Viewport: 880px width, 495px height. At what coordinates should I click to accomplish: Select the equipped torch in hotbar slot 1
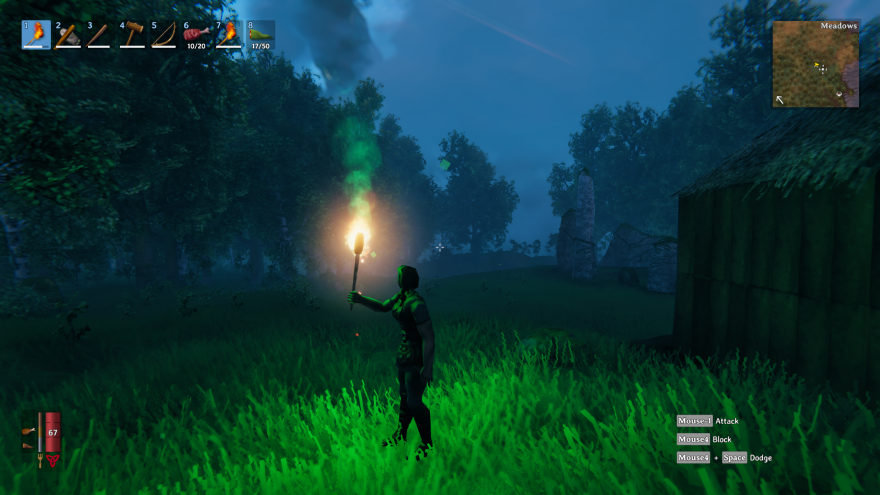35,35
